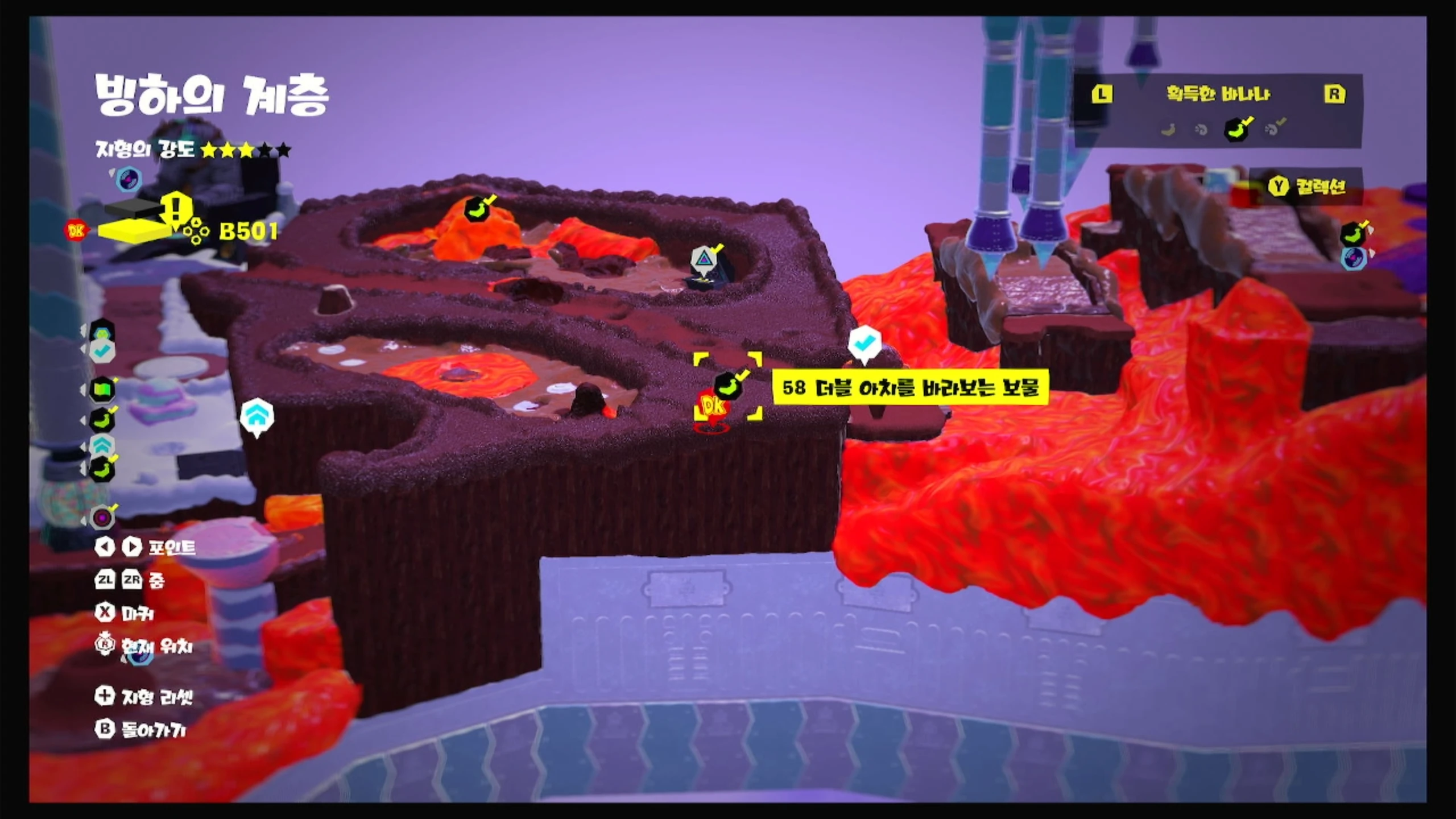Select the purple target icon at screen edge
This screenshot has width=1456, height=819.
102,518
